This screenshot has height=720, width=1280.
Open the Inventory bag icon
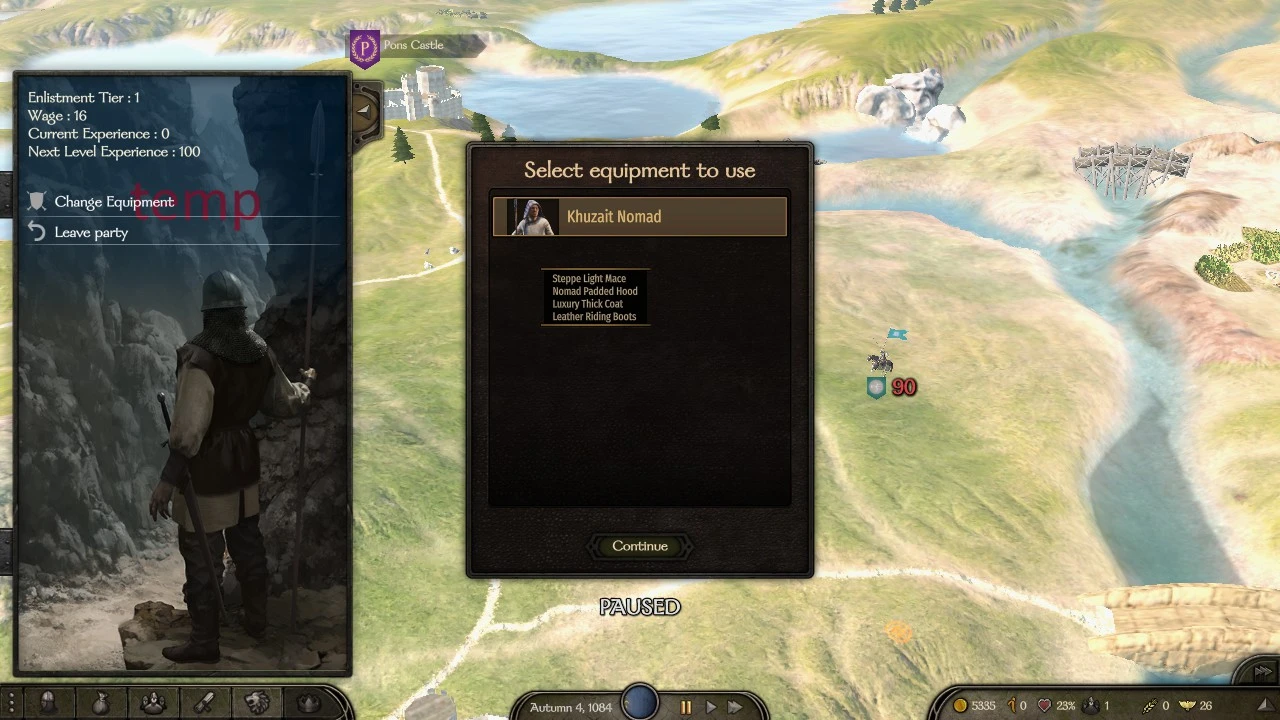[x=100, y=703]
